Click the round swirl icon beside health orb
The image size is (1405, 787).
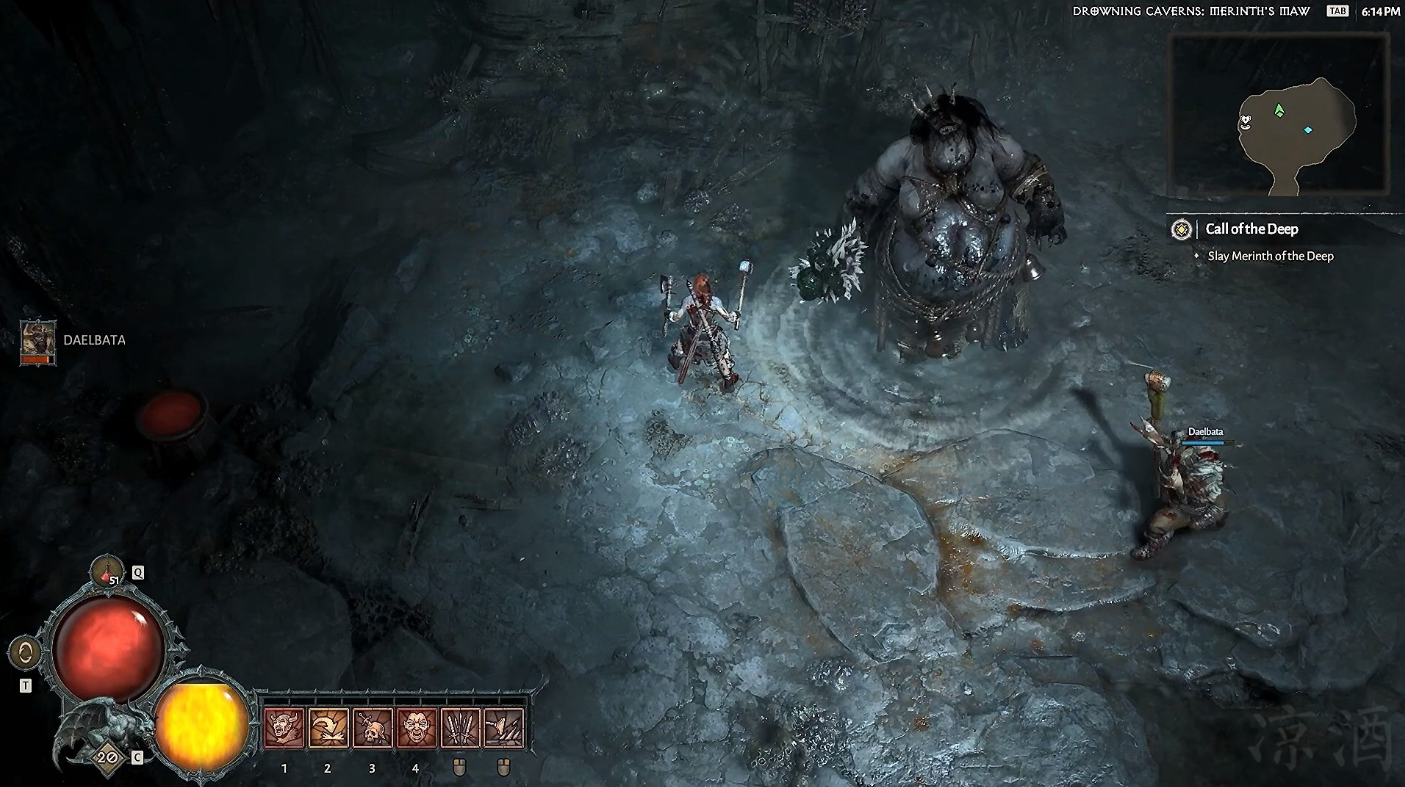25,653
